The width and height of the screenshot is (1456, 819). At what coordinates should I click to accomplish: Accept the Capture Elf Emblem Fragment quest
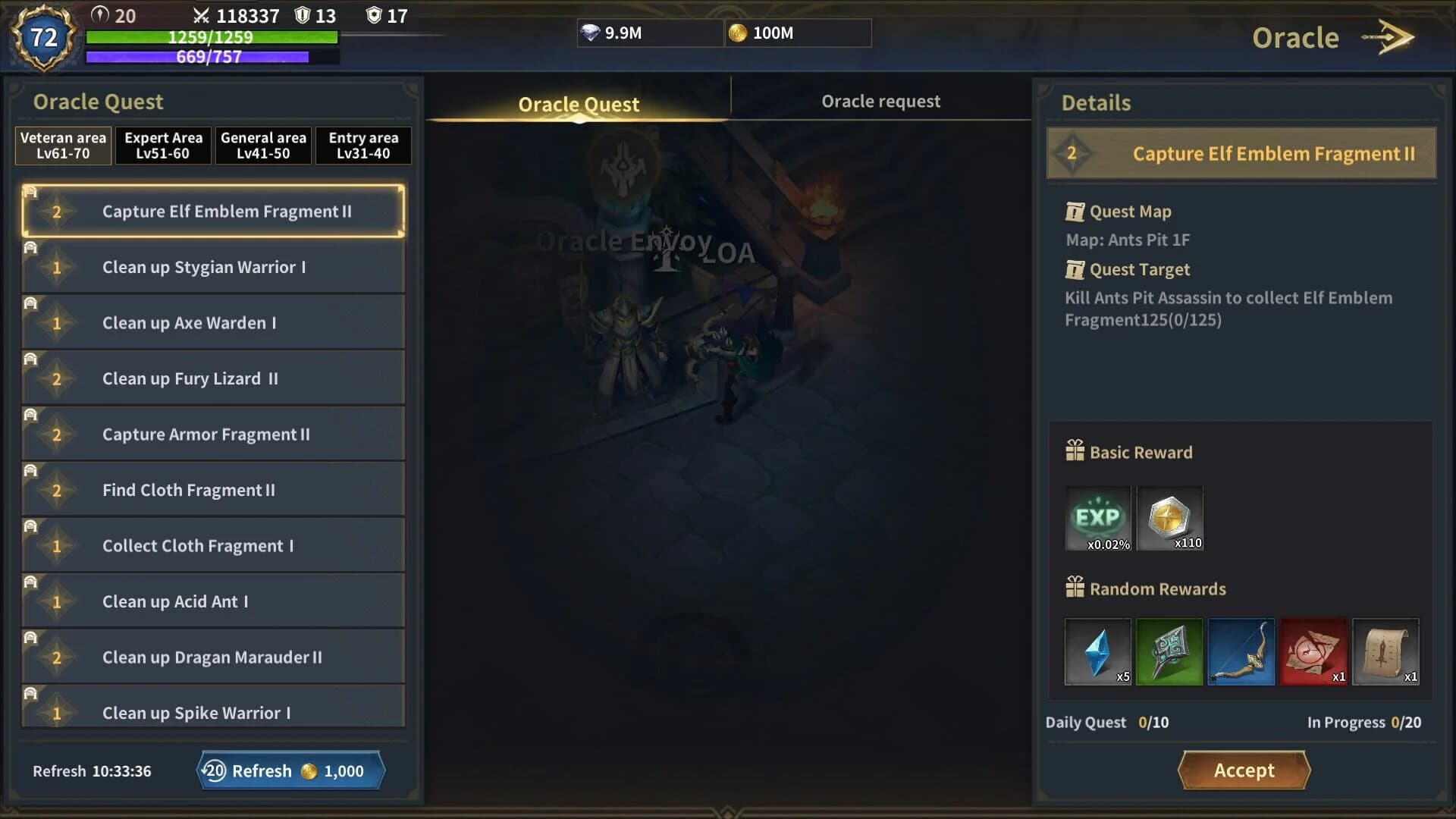click(x=1242, y=770)
